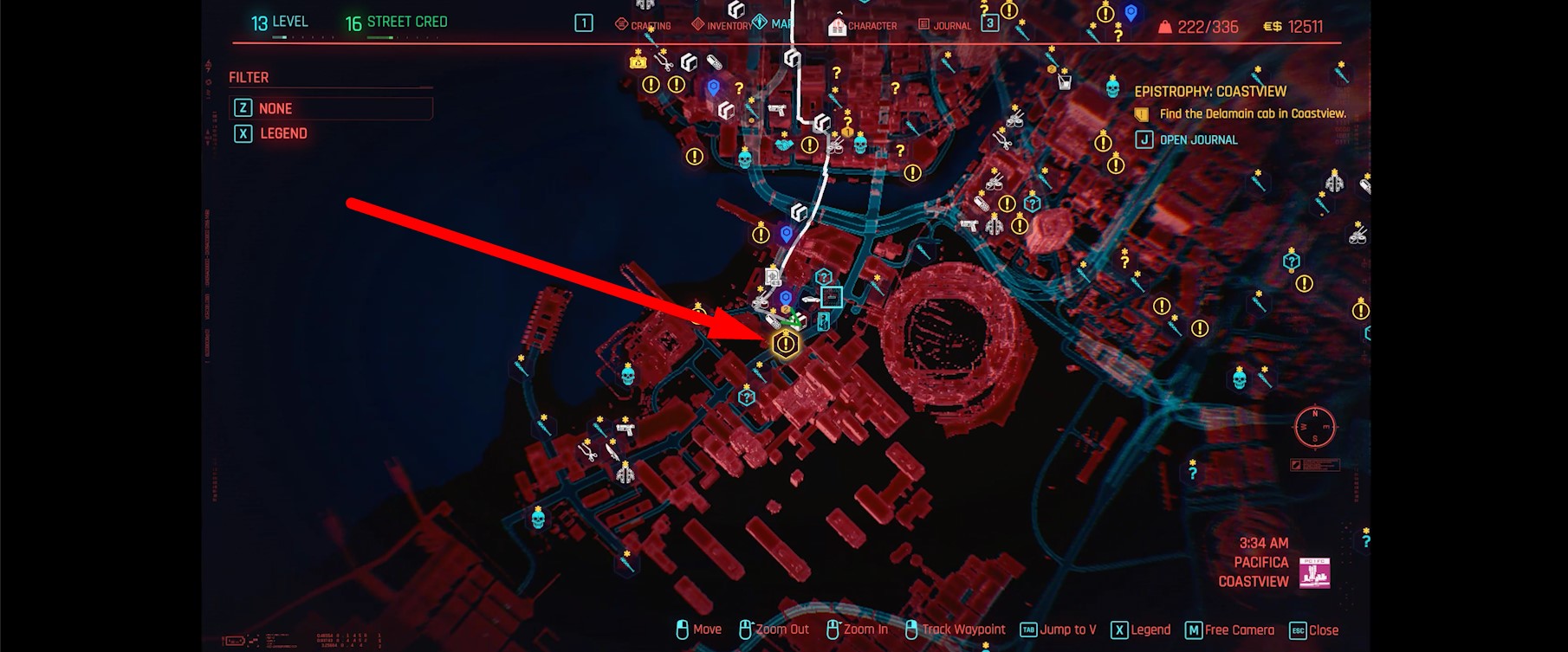Viewport: 1568px width, 652px height.
Task: Open the Journal tab
Action: tap(949, 25)
